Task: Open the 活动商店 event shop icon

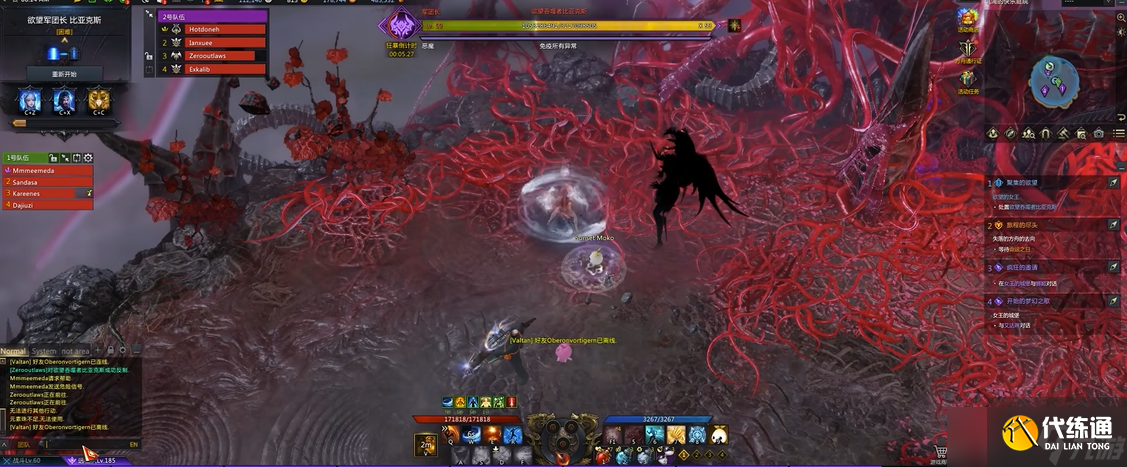Action: [x=967, y=20]
